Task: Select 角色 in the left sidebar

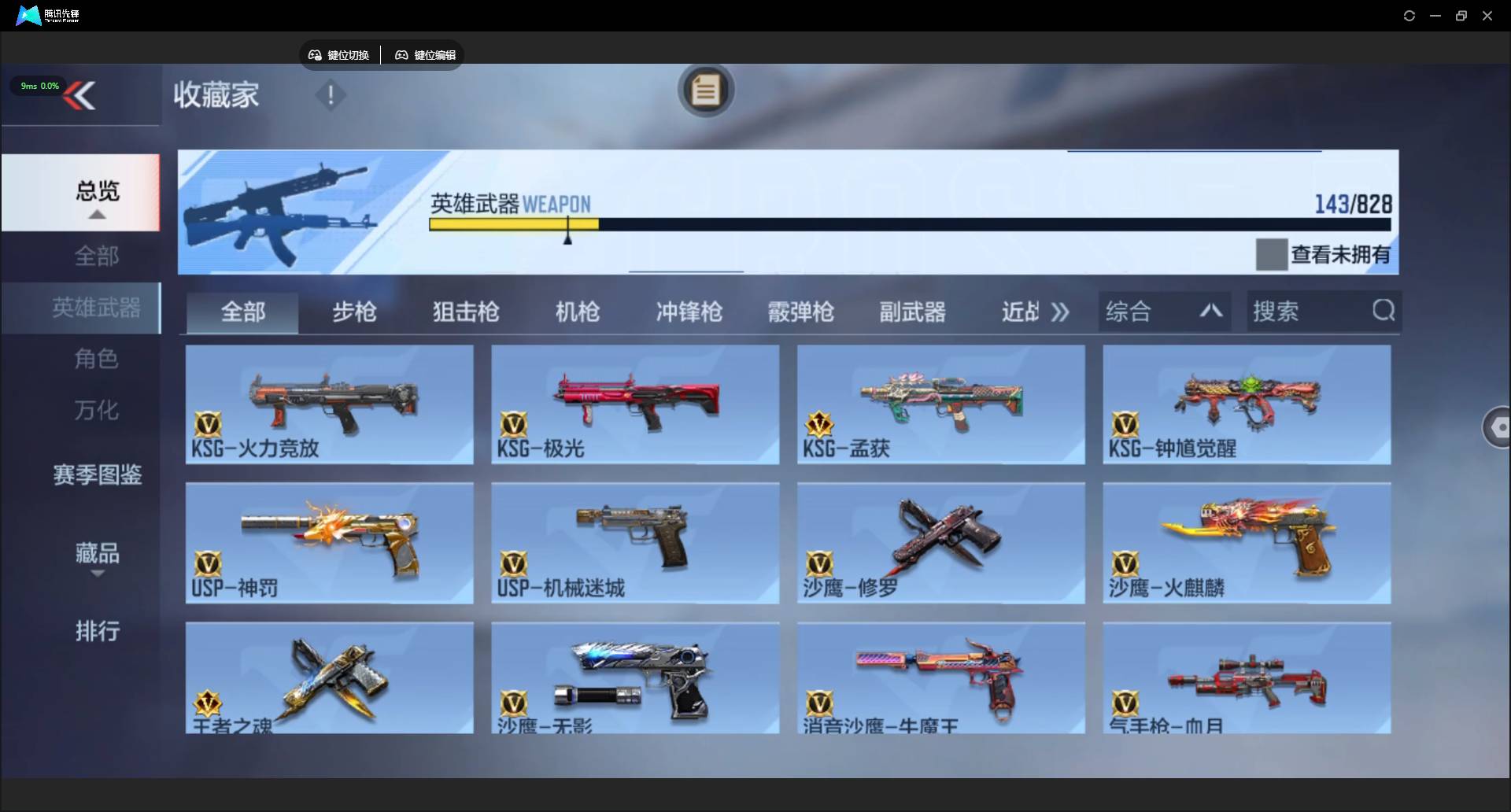Action: pos(96,360)
